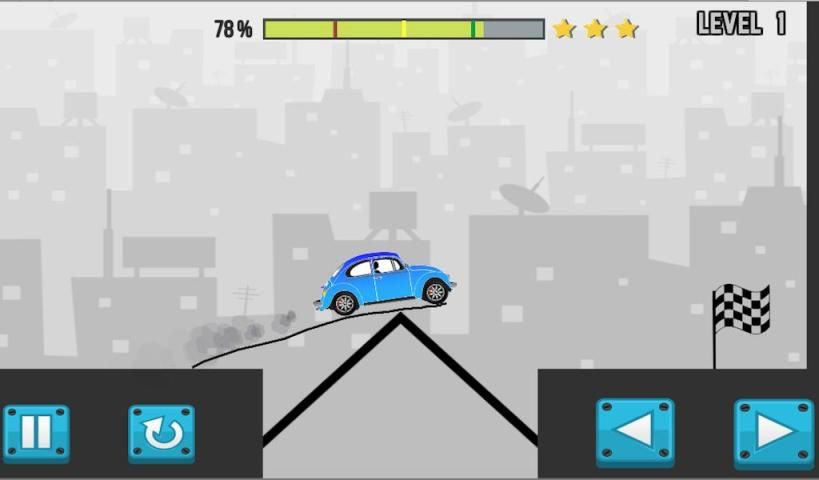Pause the game
The image size is (819, 480).
point(36,433)
